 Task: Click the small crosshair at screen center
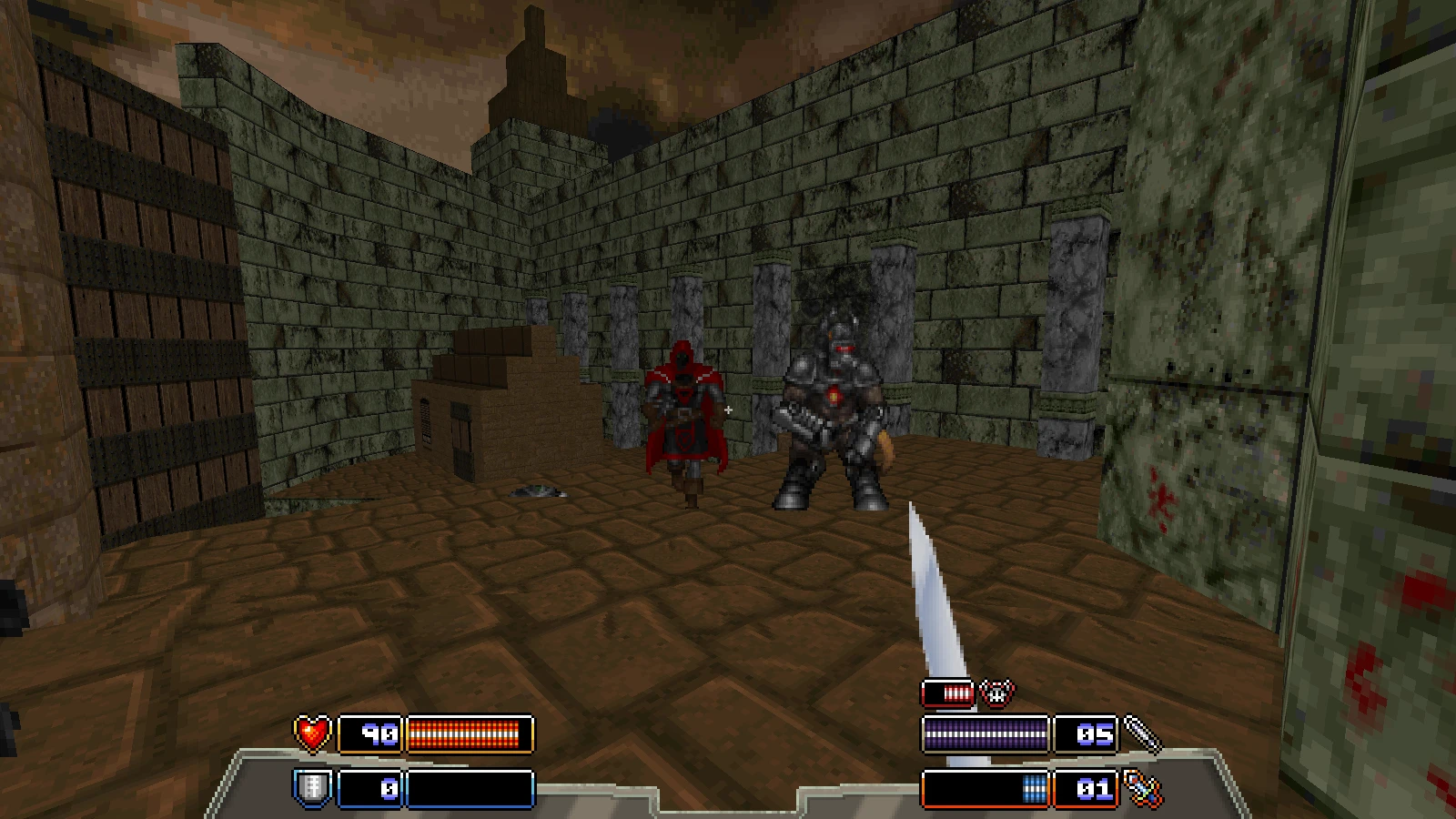pos(728,409)
